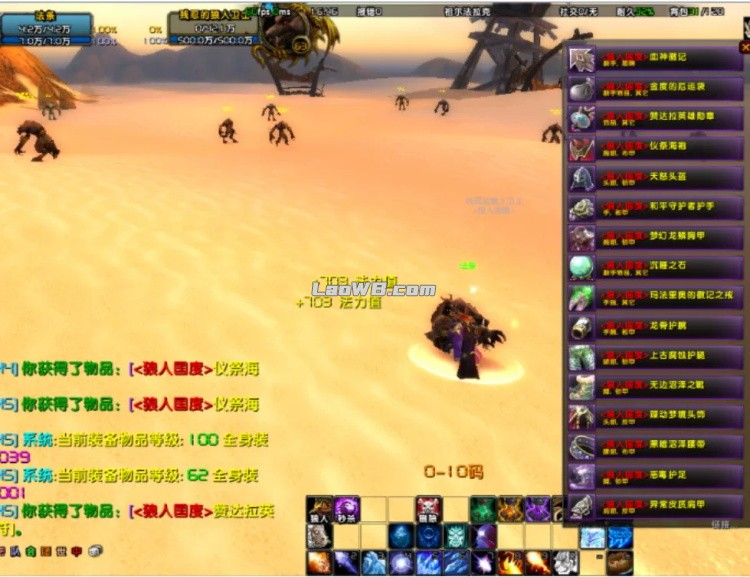Select the 无边沼泽之靴 boots row

655,387
